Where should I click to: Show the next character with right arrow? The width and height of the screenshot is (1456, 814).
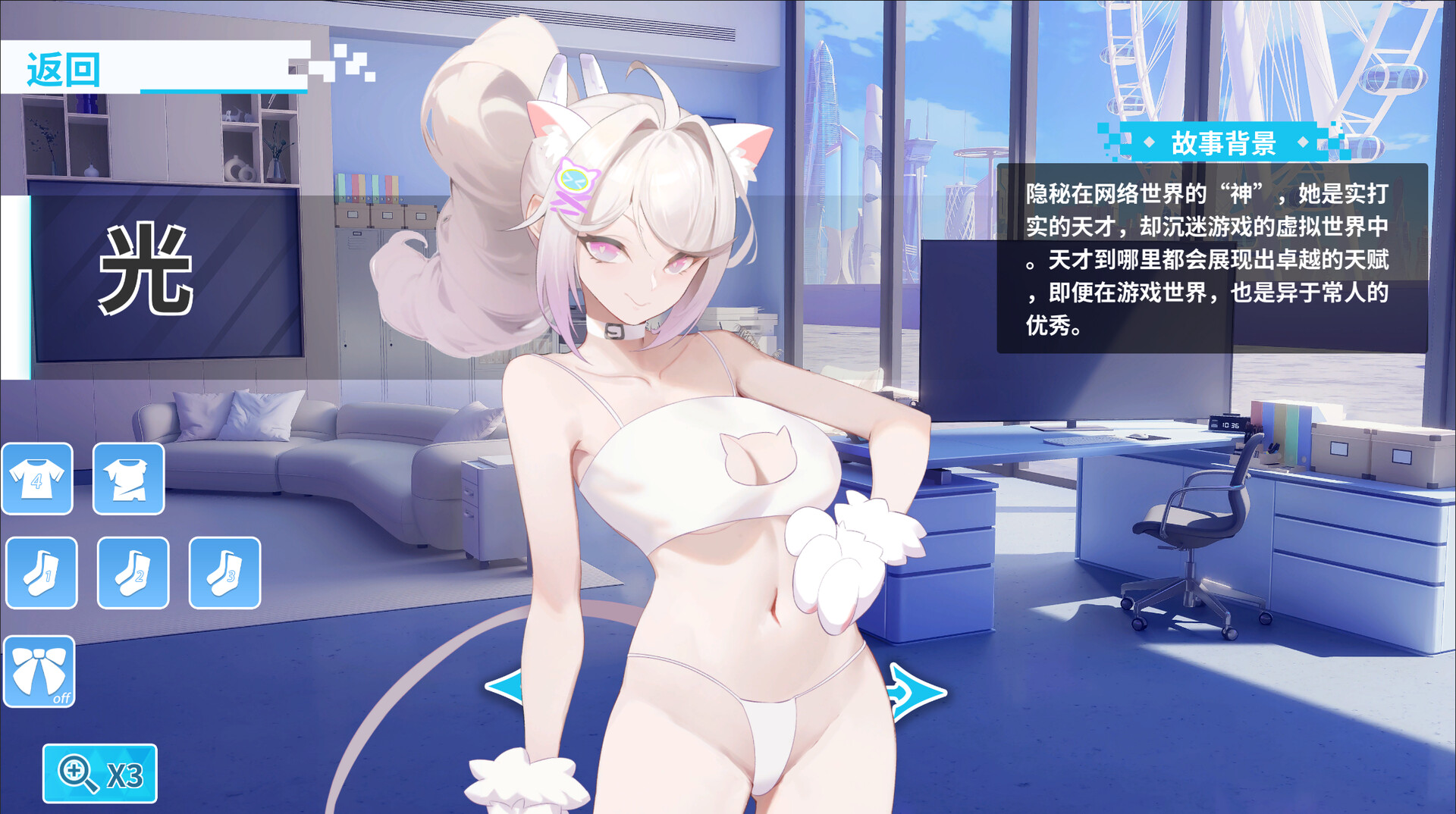918,692
